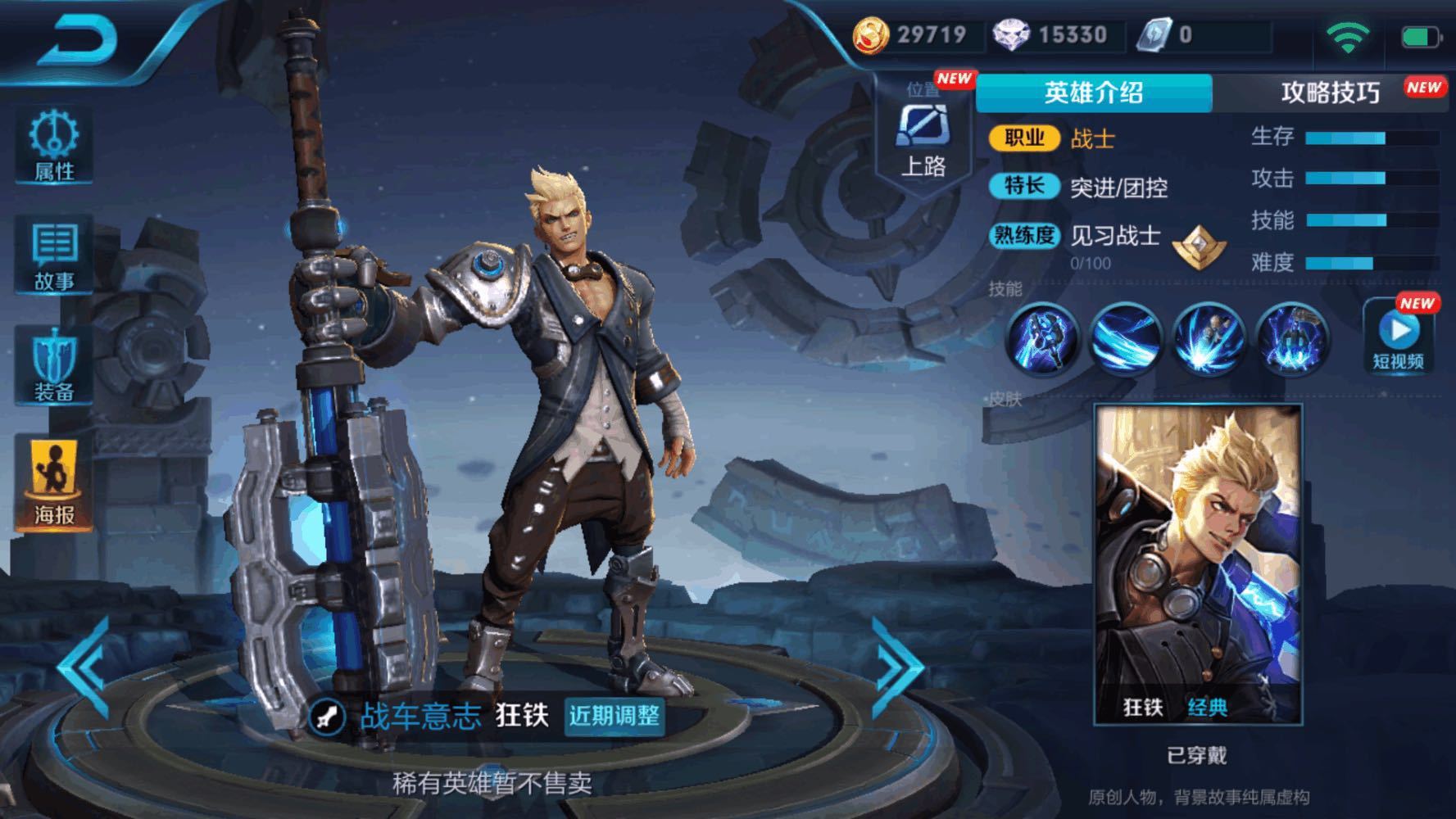Open the 属性 attributes panel
The width and height of the screenshot is (1456, 819).
pos(54,145)
